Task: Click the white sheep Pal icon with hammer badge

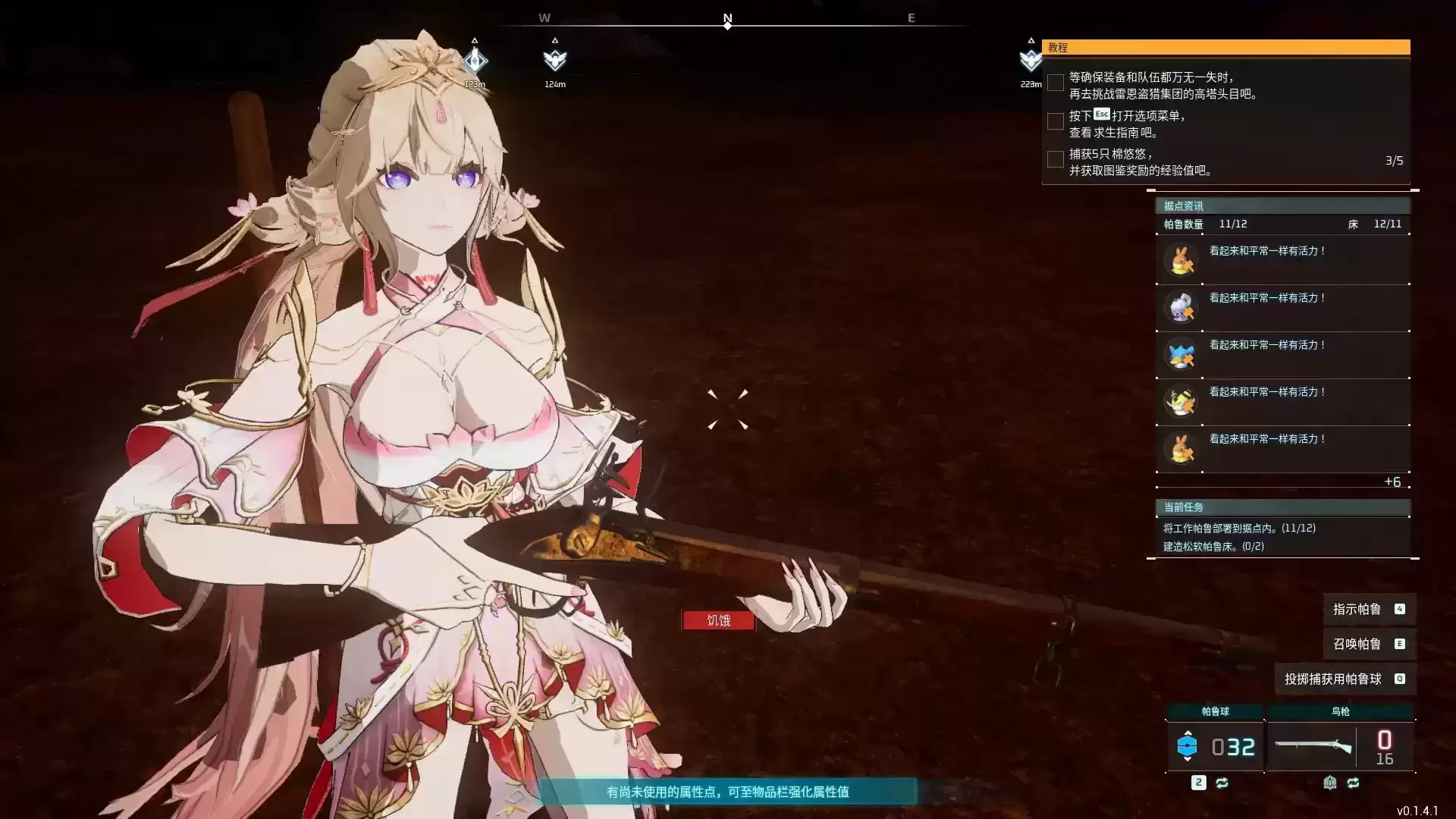Action: [1181, 307]
